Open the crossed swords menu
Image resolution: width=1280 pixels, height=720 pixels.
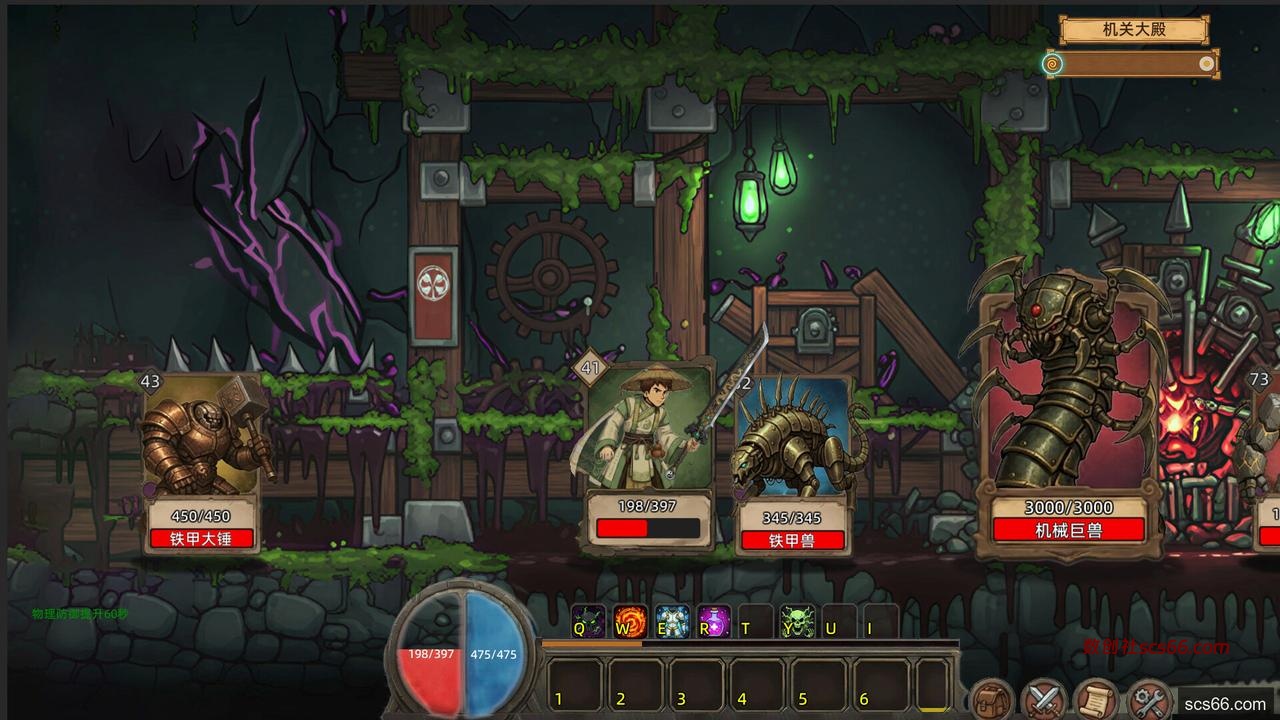point(1045,699)
